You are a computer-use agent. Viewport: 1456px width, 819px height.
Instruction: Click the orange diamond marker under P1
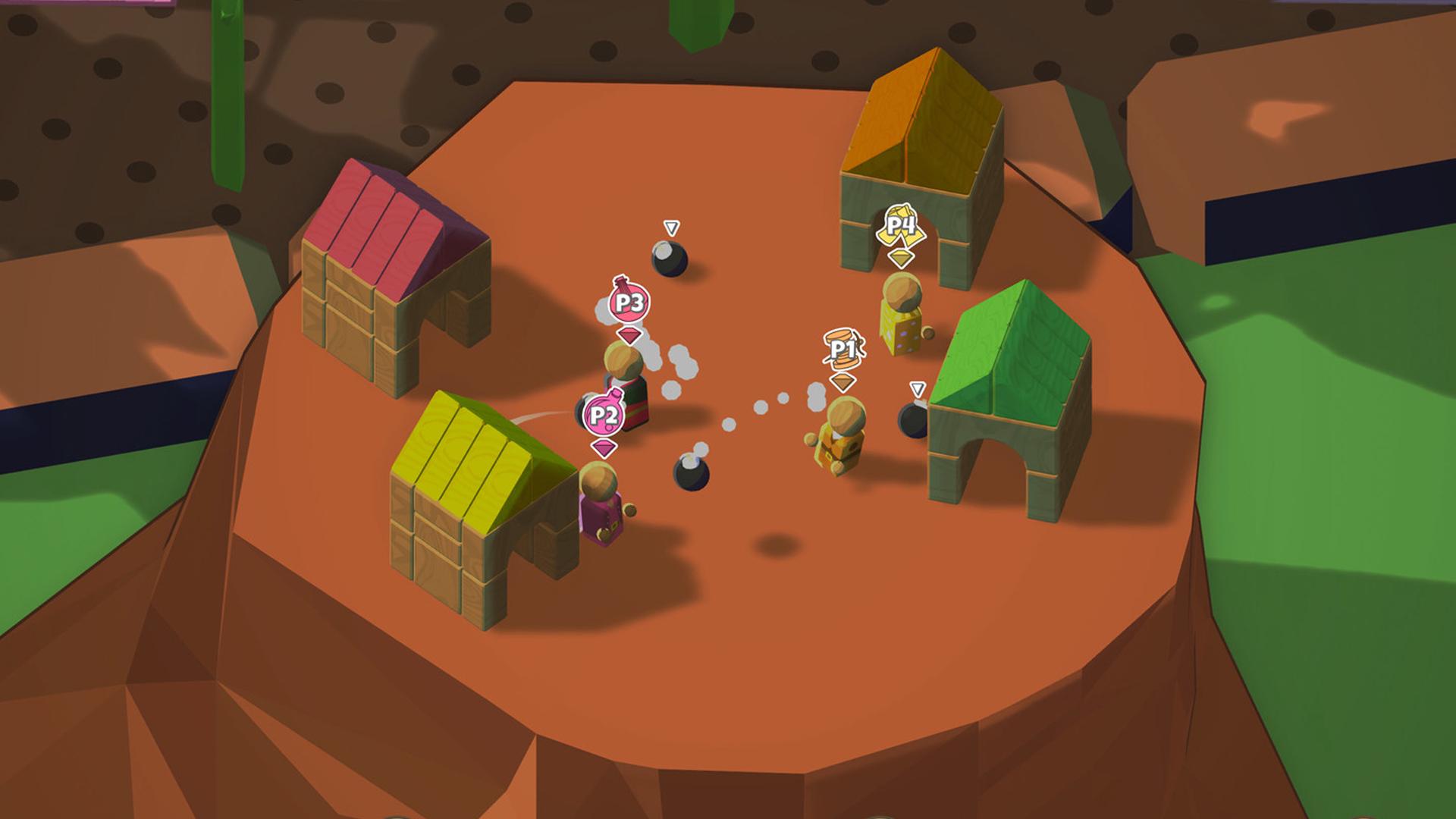point(842,383)
